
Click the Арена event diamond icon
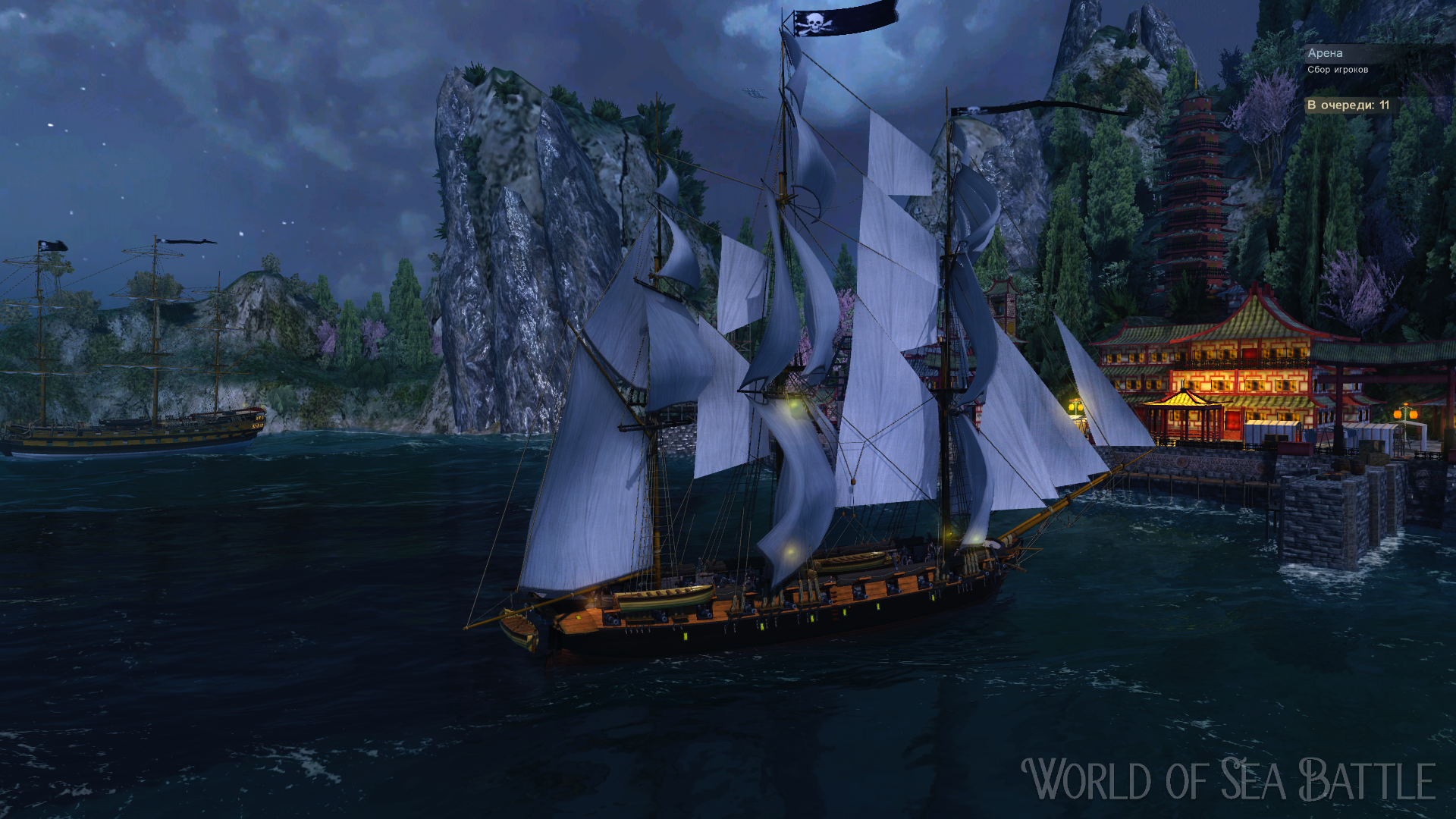tap(1313, 54)
